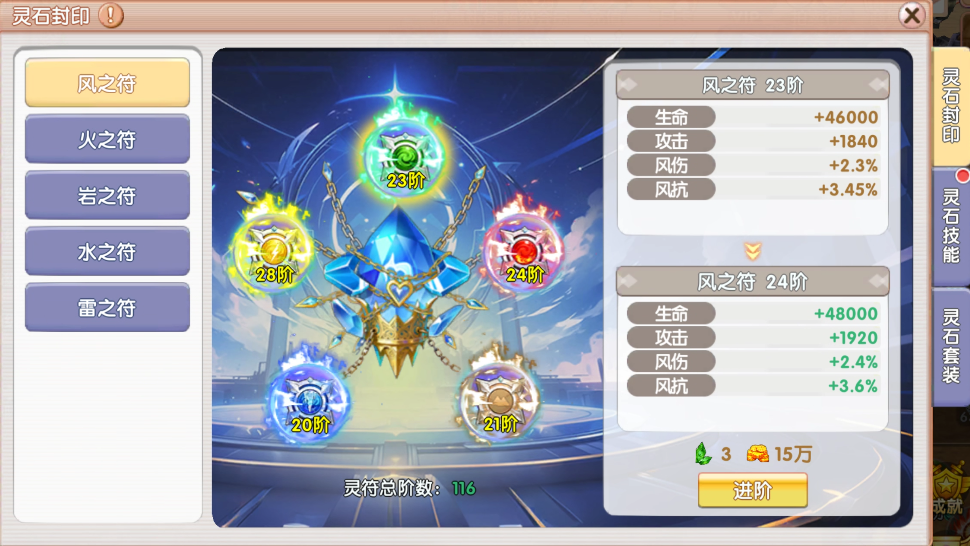
Task: Select the blue water orb at 20阶
Action: click(307, 400)
